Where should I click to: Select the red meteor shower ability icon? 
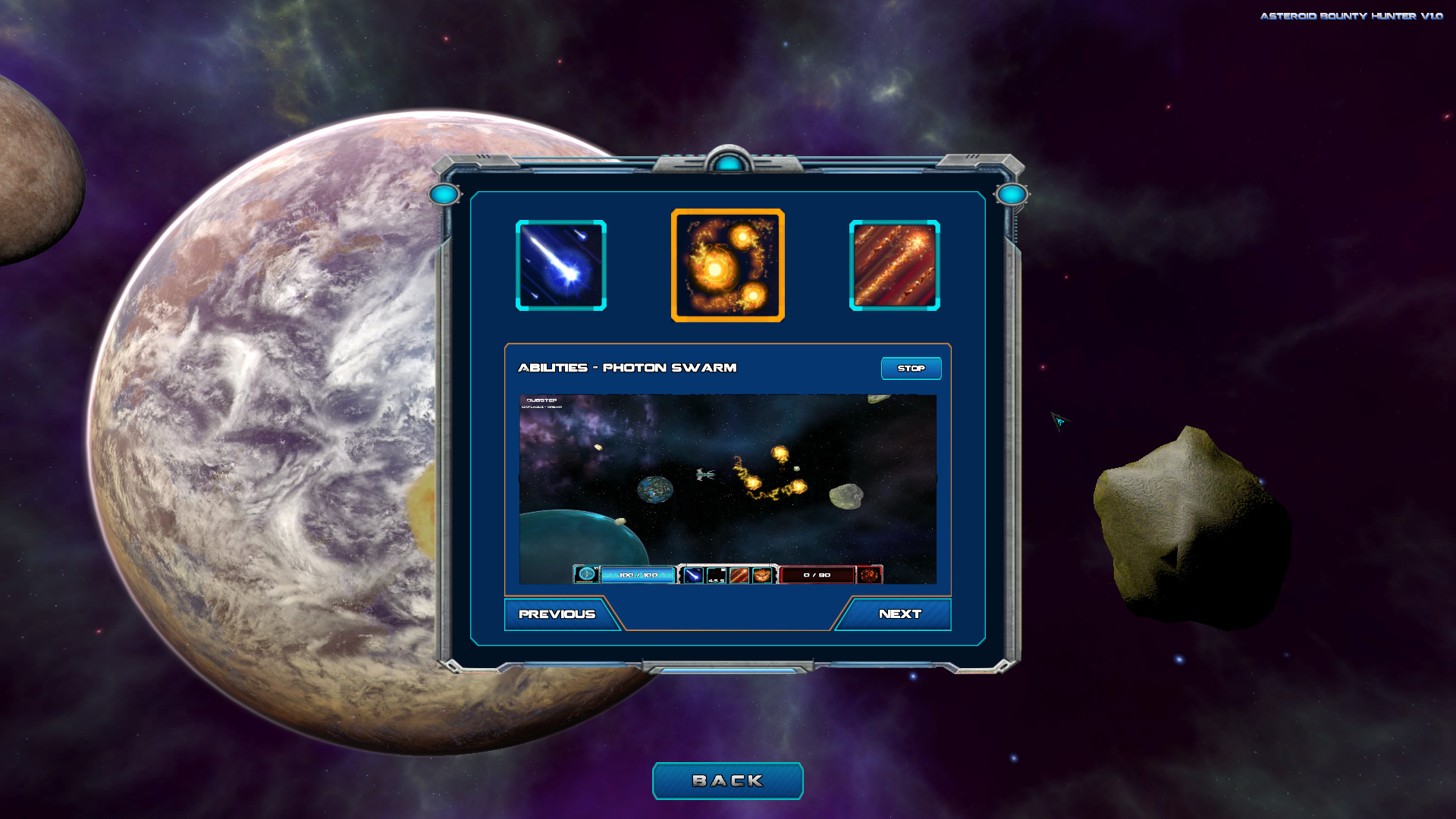[893, 265]
